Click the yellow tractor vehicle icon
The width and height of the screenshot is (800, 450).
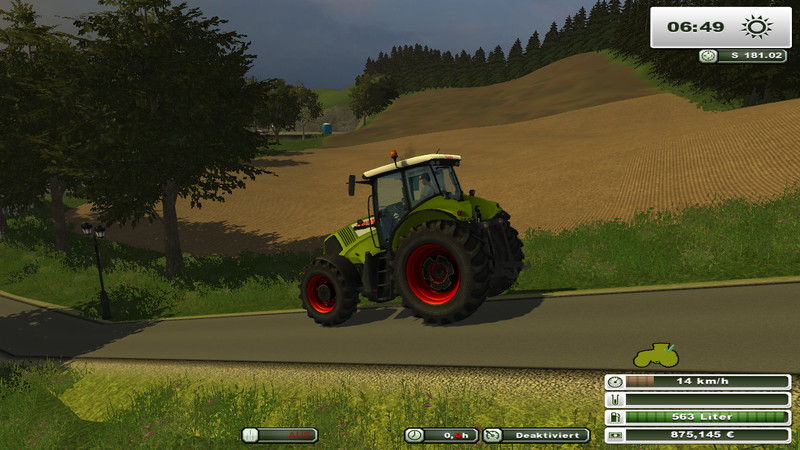[x=656, y=354]
